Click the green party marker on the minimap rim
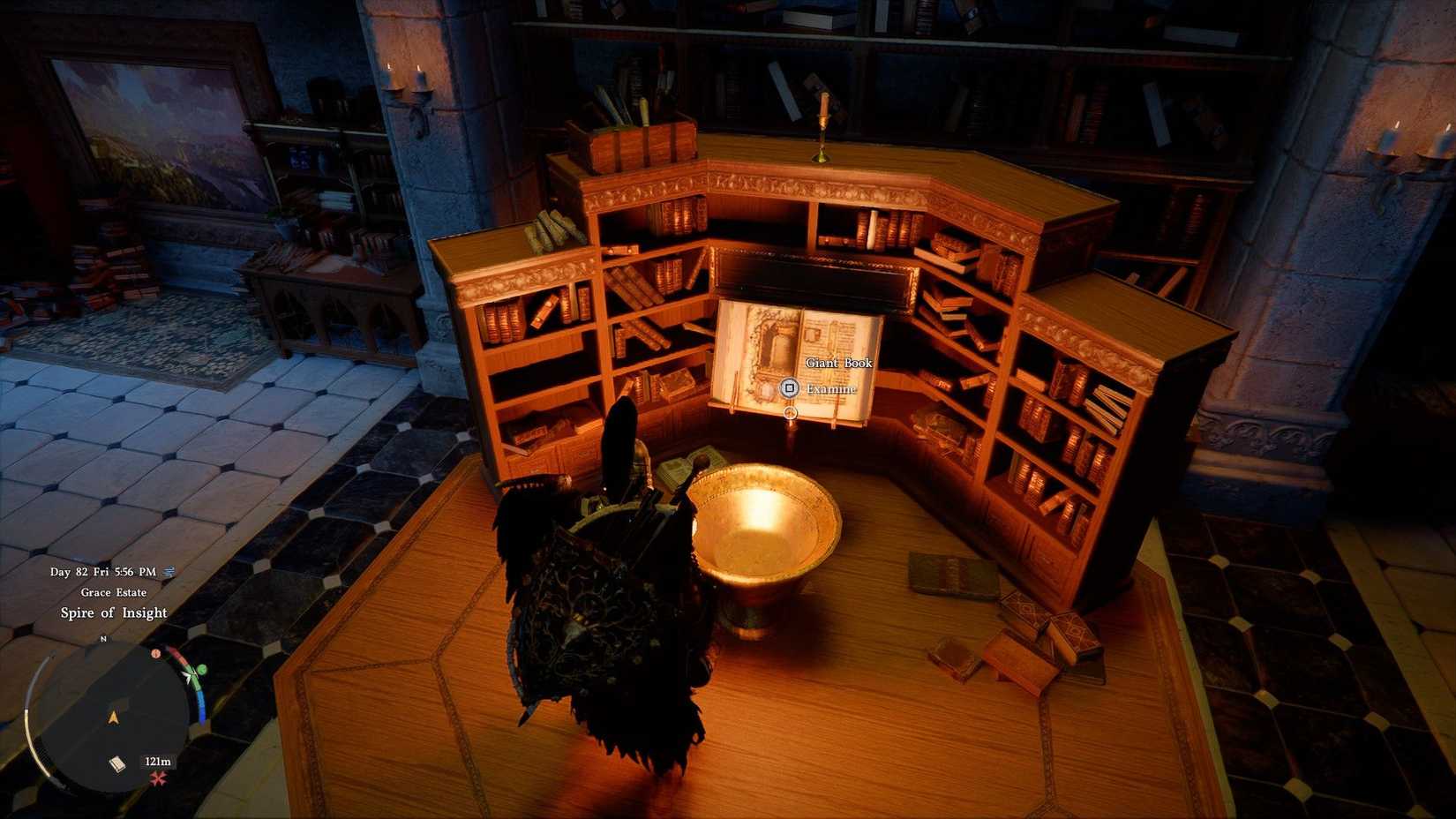The image size is (1456, 819). (x=202, y=671)
